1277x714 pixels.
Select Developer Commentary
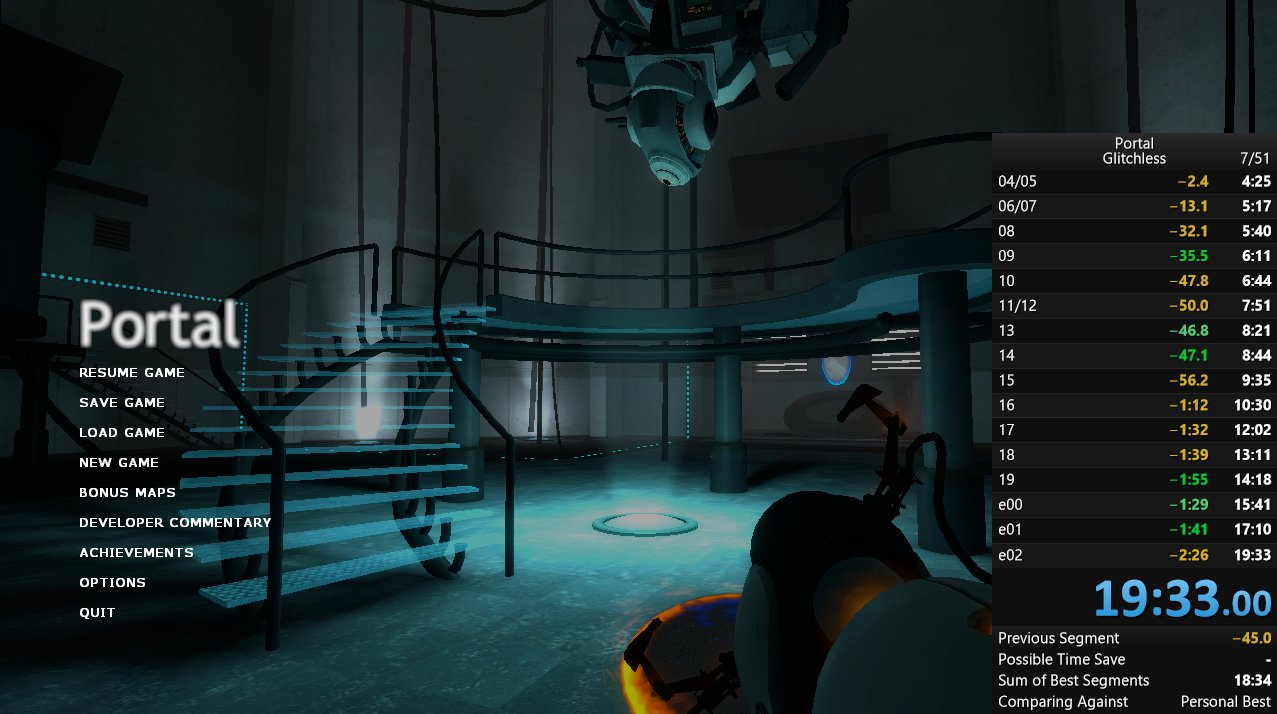[x=175, y=523]
